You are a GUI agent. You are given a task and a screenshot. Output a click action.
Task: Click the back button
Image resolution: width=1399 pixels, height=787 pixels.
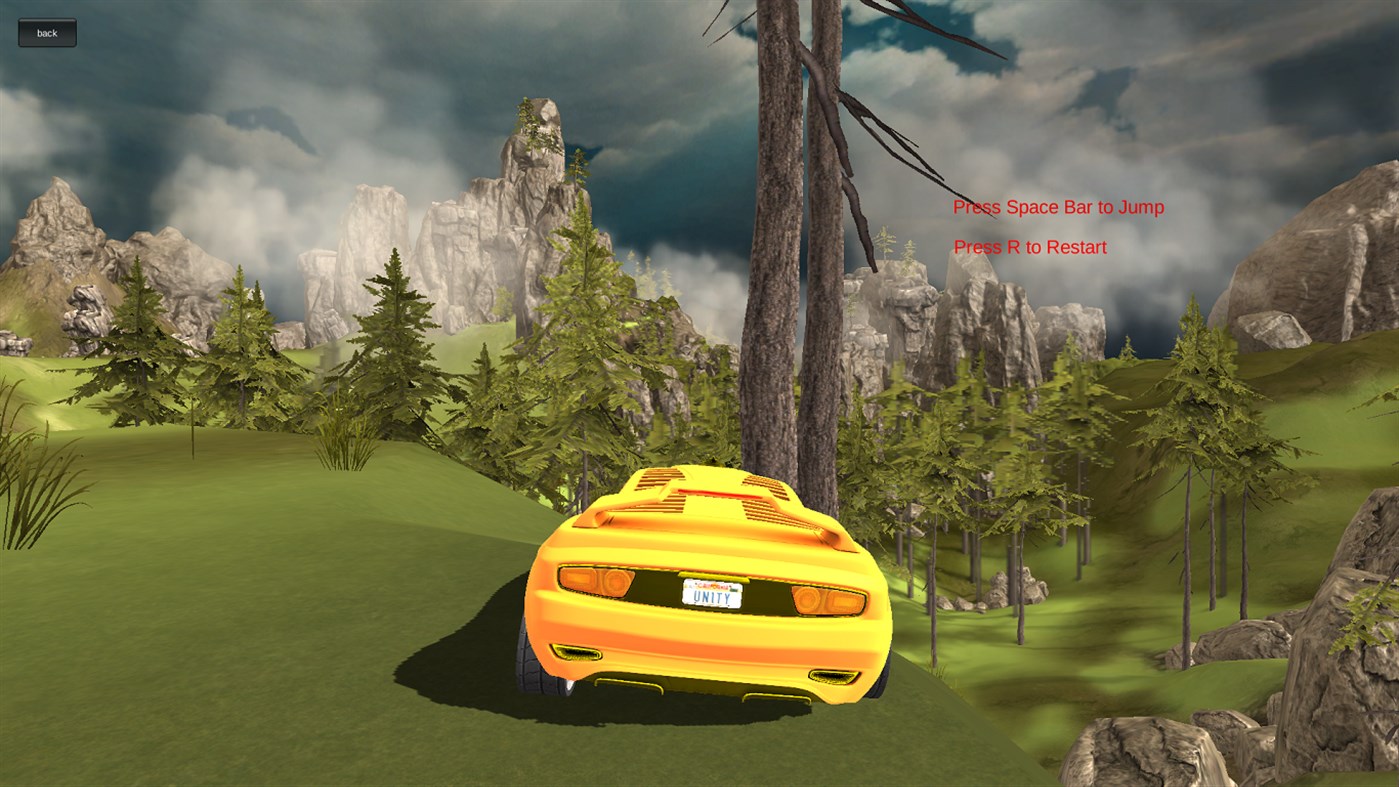tap(46, 32)
